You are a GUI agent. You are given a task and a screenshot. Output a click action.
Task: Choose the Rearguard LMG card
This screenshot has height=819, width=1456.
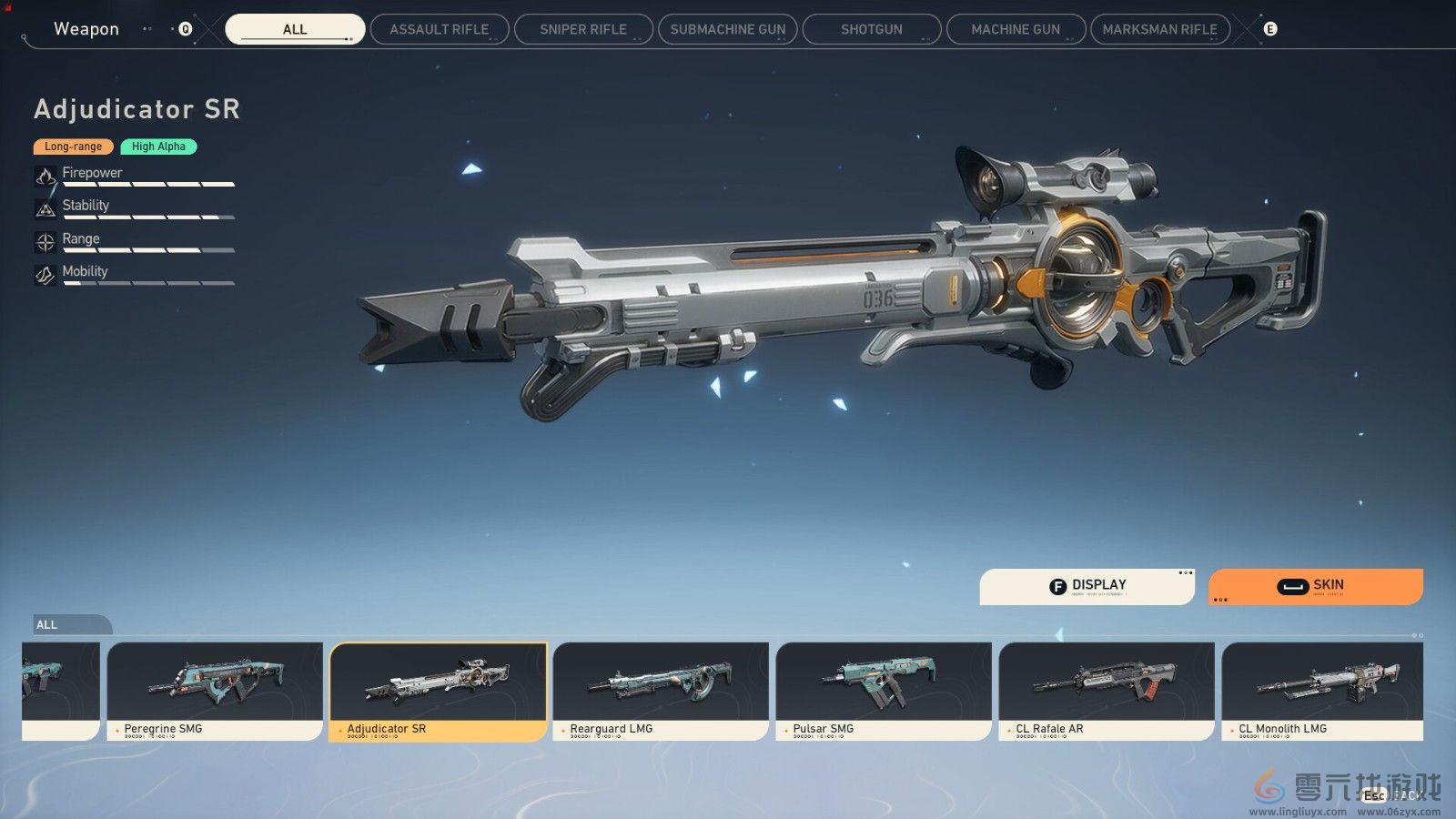click(x=661, y=690)
